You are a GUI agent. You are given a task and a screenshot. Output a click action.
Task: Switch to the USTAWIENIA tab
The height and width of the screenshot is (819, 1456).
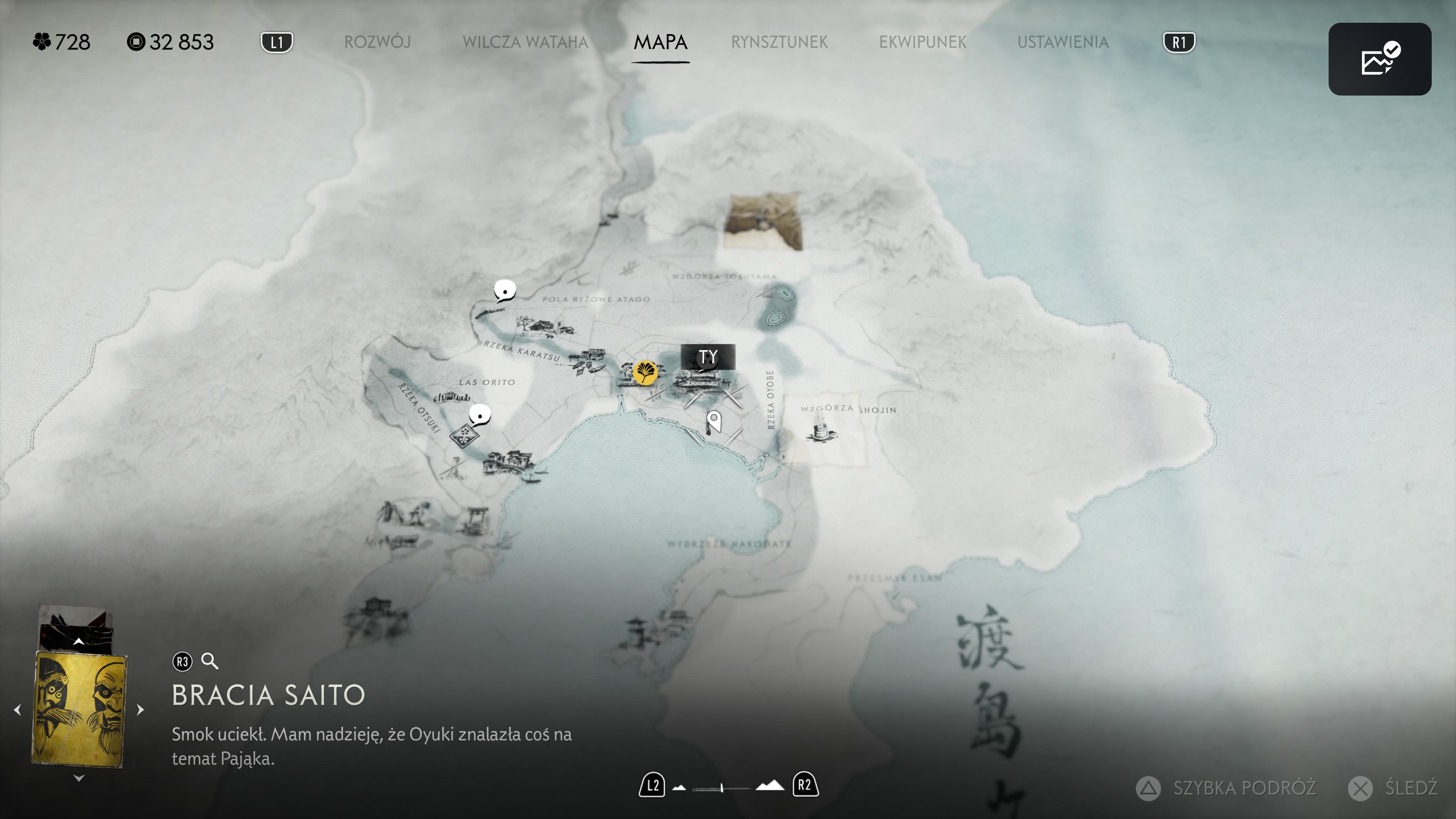pyautogui.click(x=1062, y=42)
